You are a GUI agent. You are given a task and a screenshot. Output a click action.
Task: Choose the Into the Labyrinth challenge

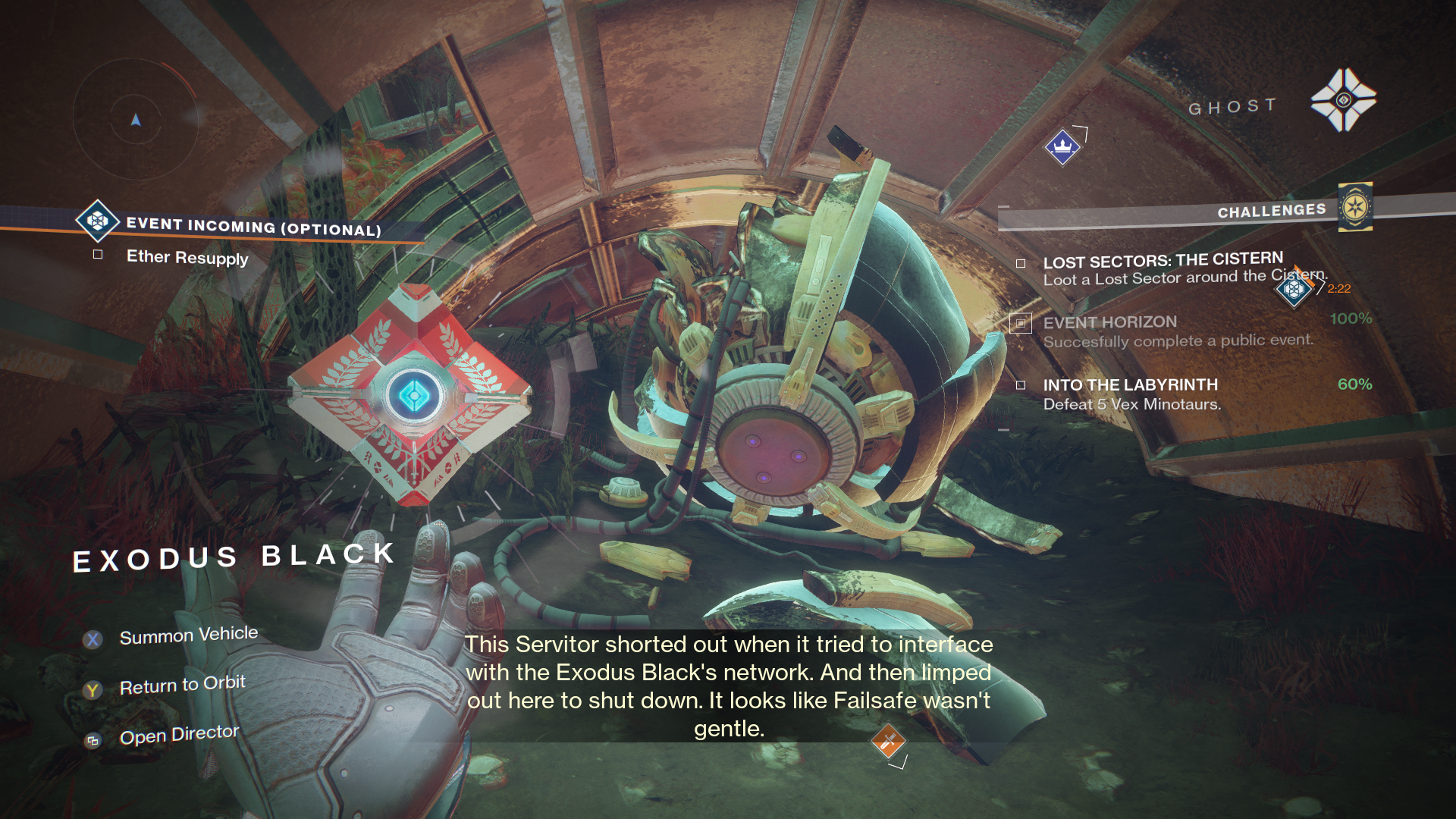(x=1130, y=385)
